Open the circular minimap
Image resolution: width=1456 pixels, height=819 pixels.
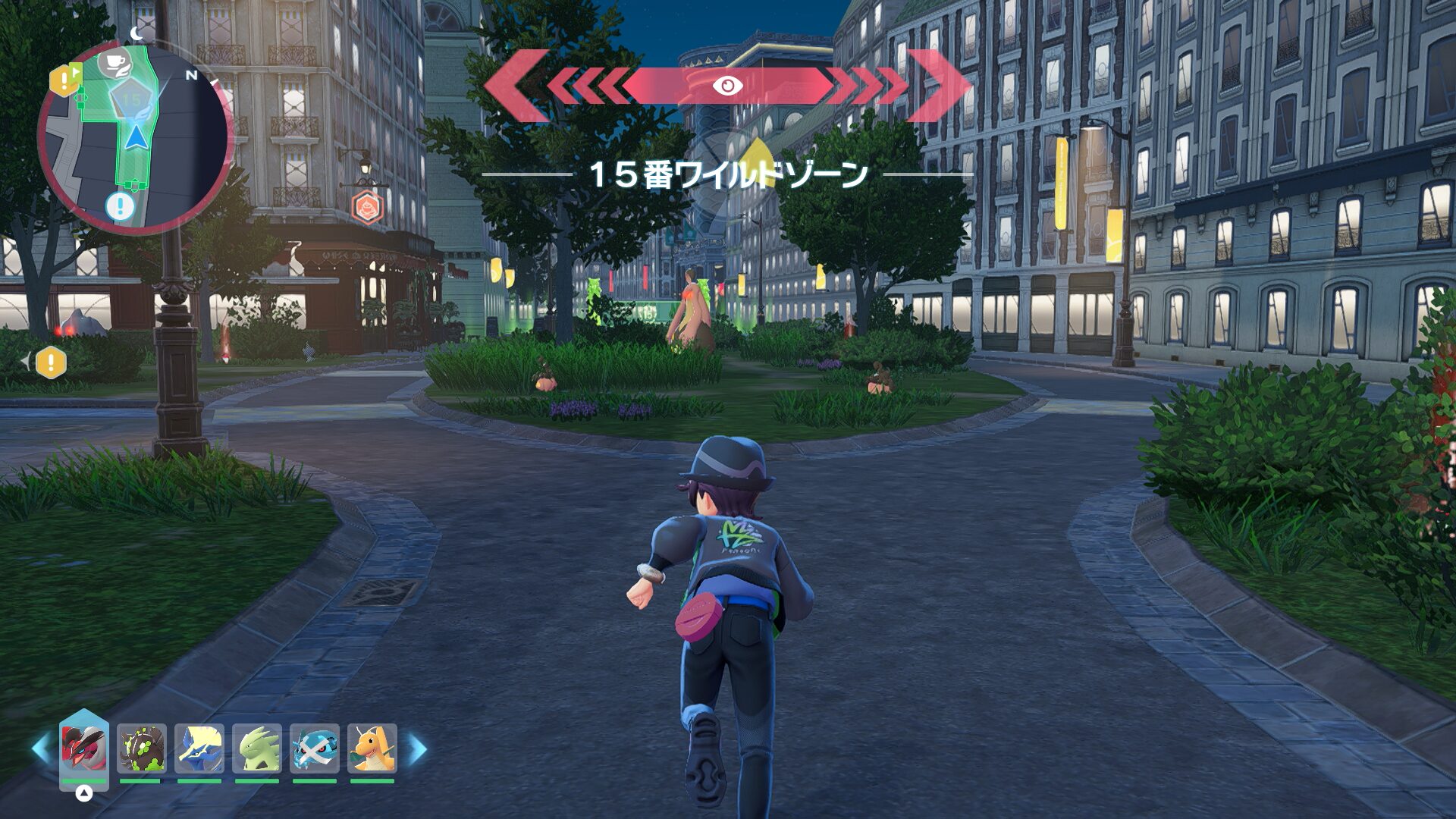pyautogui.click(x=135, y=138)
